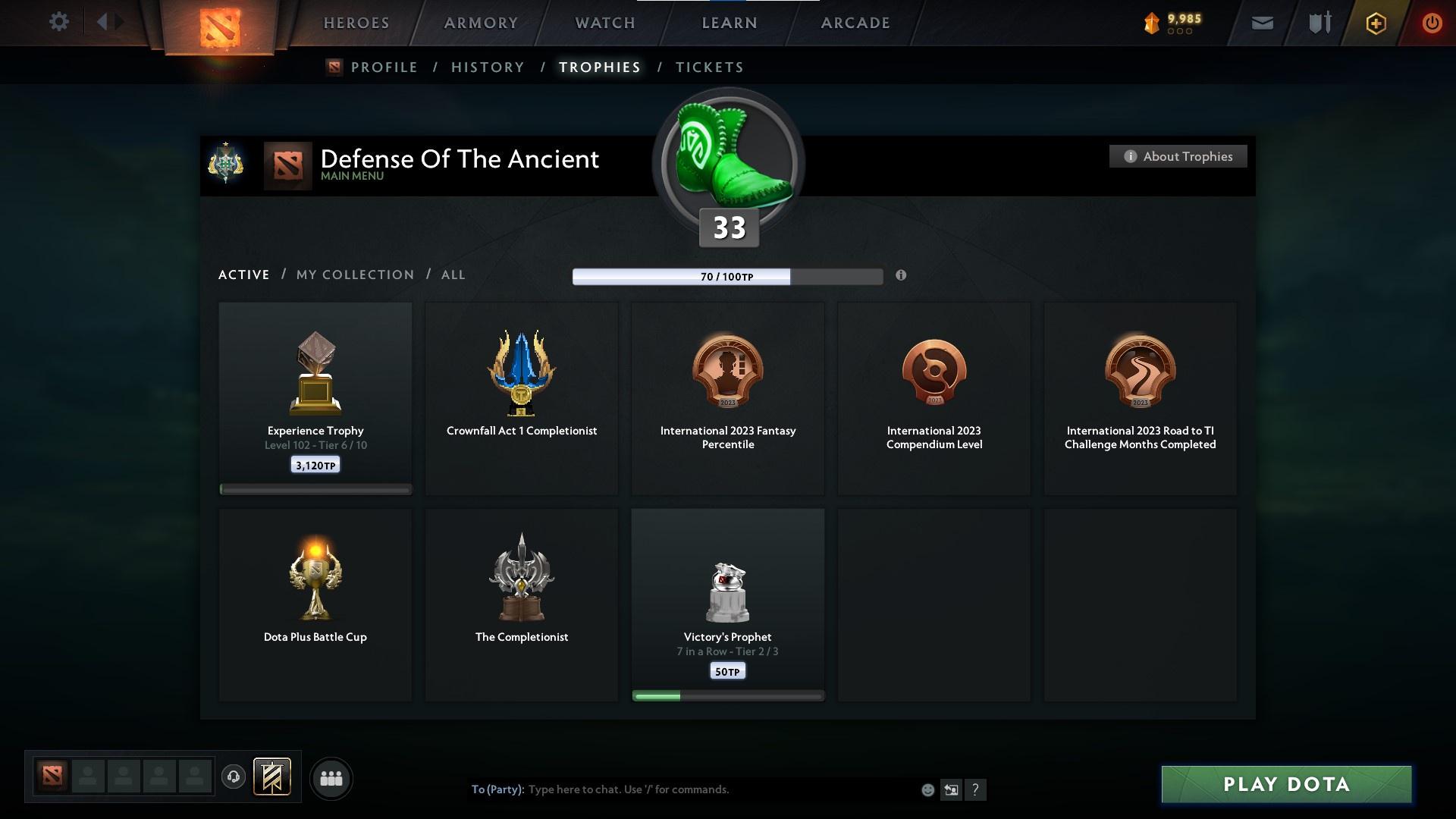Click the 70/100TP progress bar
This screenshot has height=819, width=1456.
point(727,276)
